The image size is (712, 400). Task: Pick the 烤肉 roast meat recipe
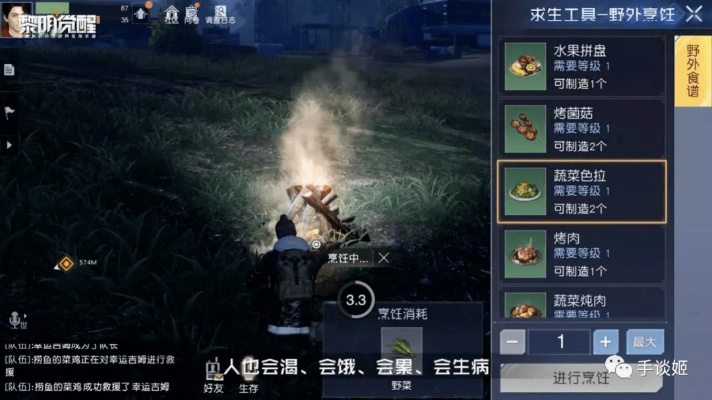(582, 254)
